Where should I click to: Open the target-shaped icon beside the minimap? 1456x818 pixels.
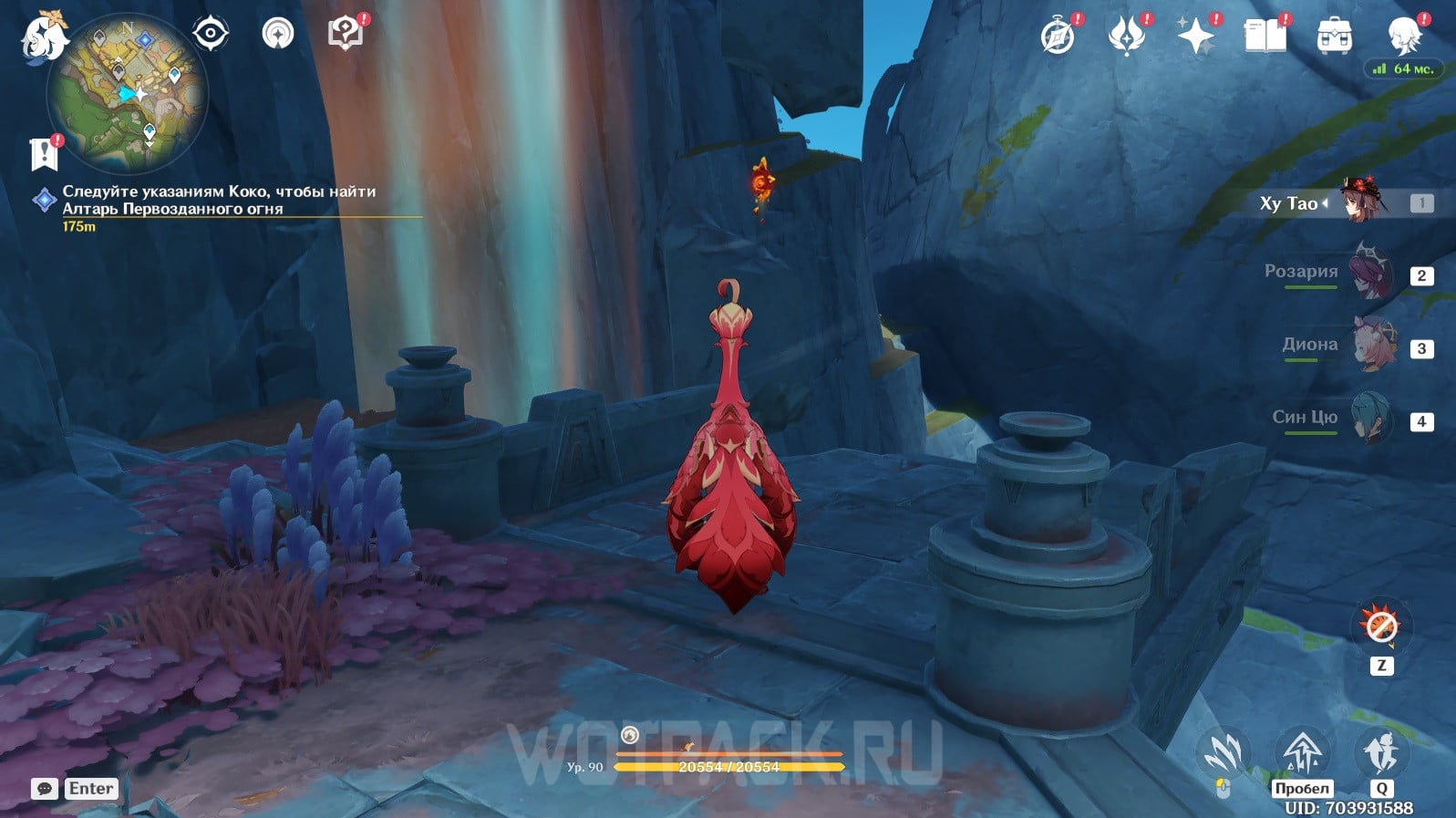point(210,35)
